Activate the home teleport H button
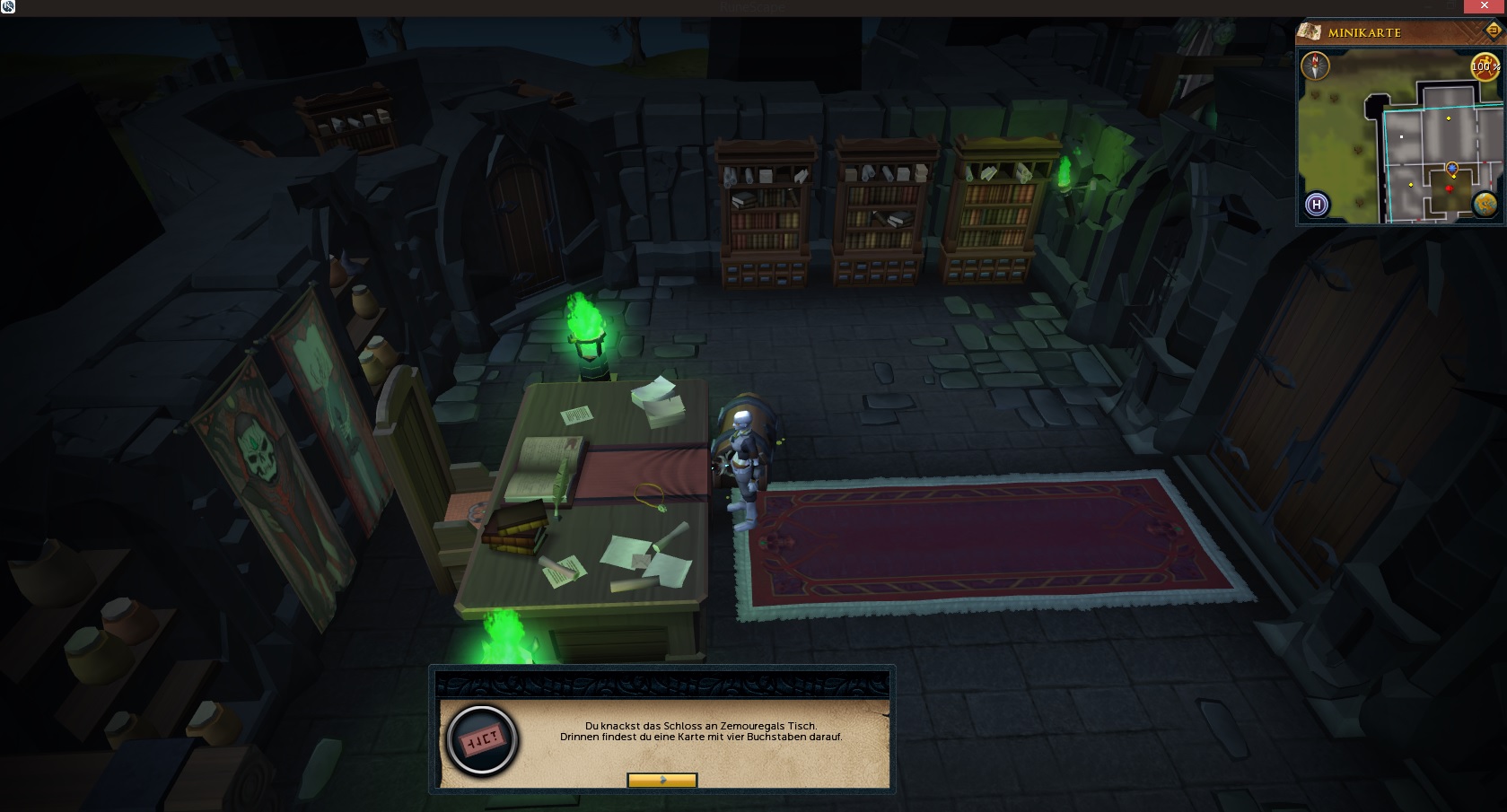1507x812 pixels. pyautogui.click(x=1317, y=205)
